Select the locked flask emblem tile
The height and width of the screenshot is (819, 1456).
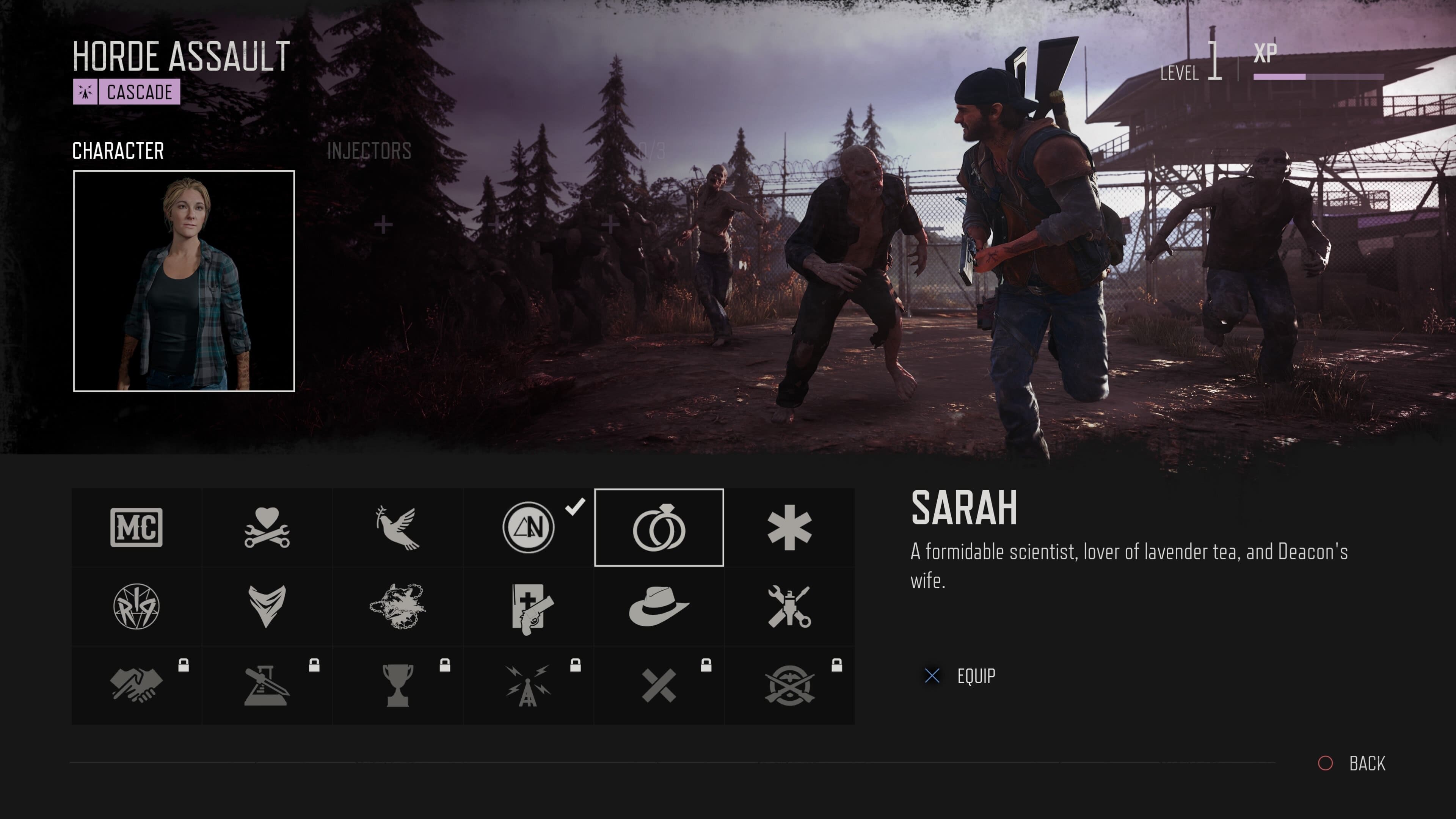267,686
